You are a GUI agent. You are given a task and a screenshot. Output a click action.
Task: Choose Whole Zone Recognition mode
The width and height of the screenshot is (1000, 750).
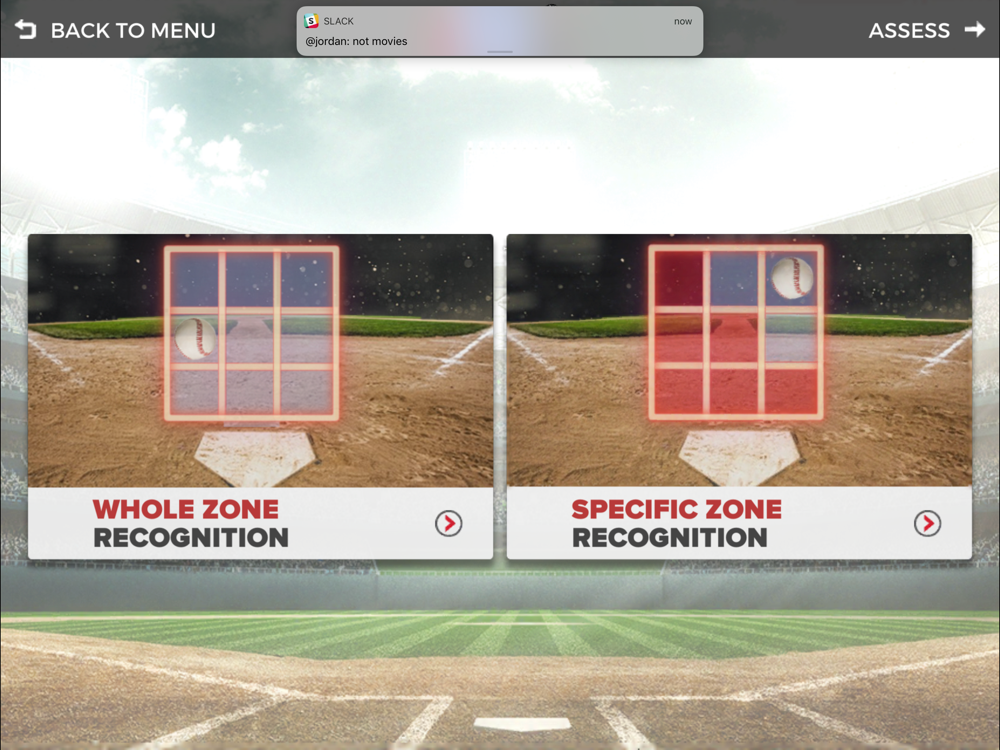point(191,523)
